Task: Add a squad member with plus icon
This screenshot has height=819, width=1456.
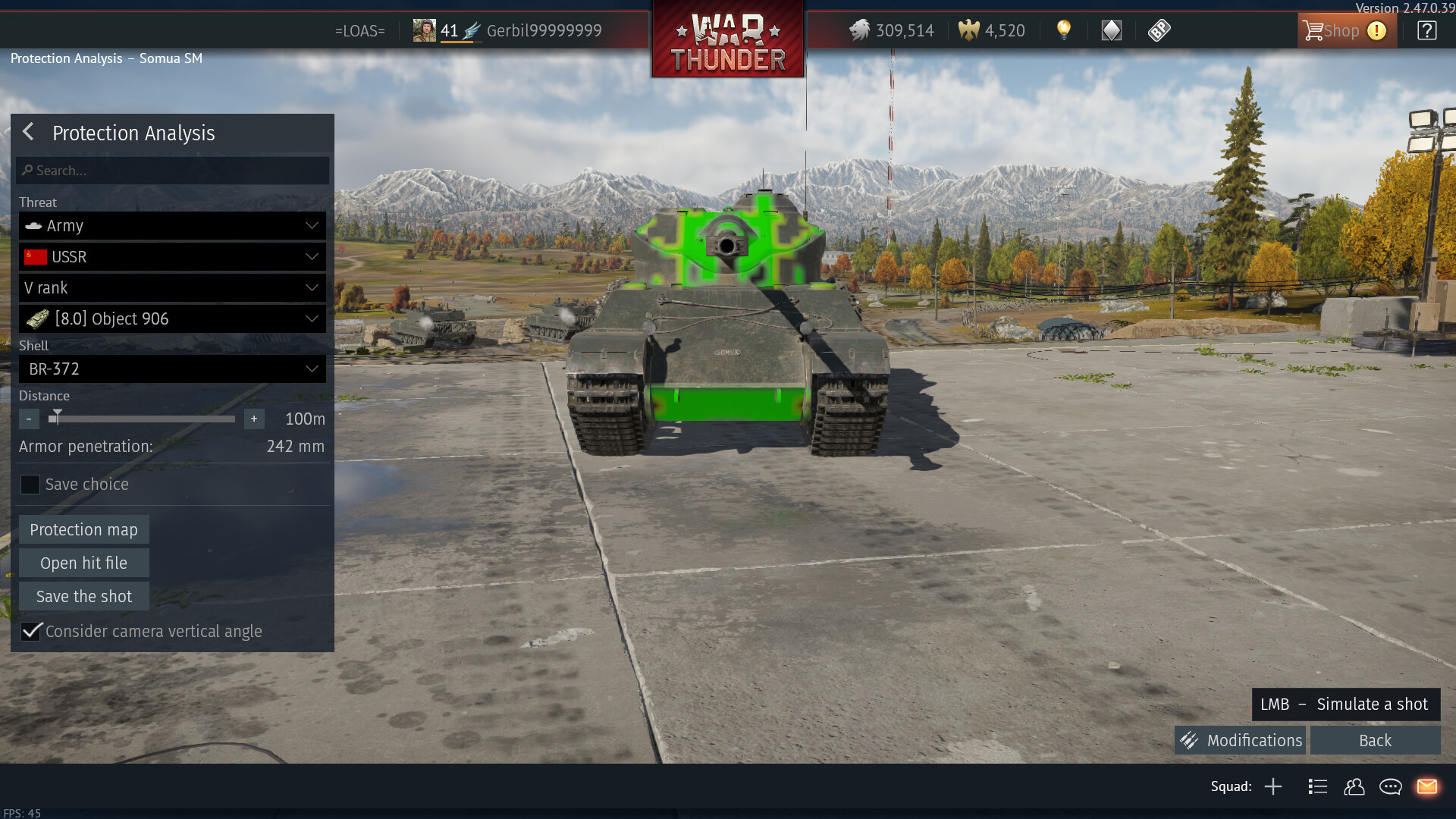Action: pos(1273,786)
